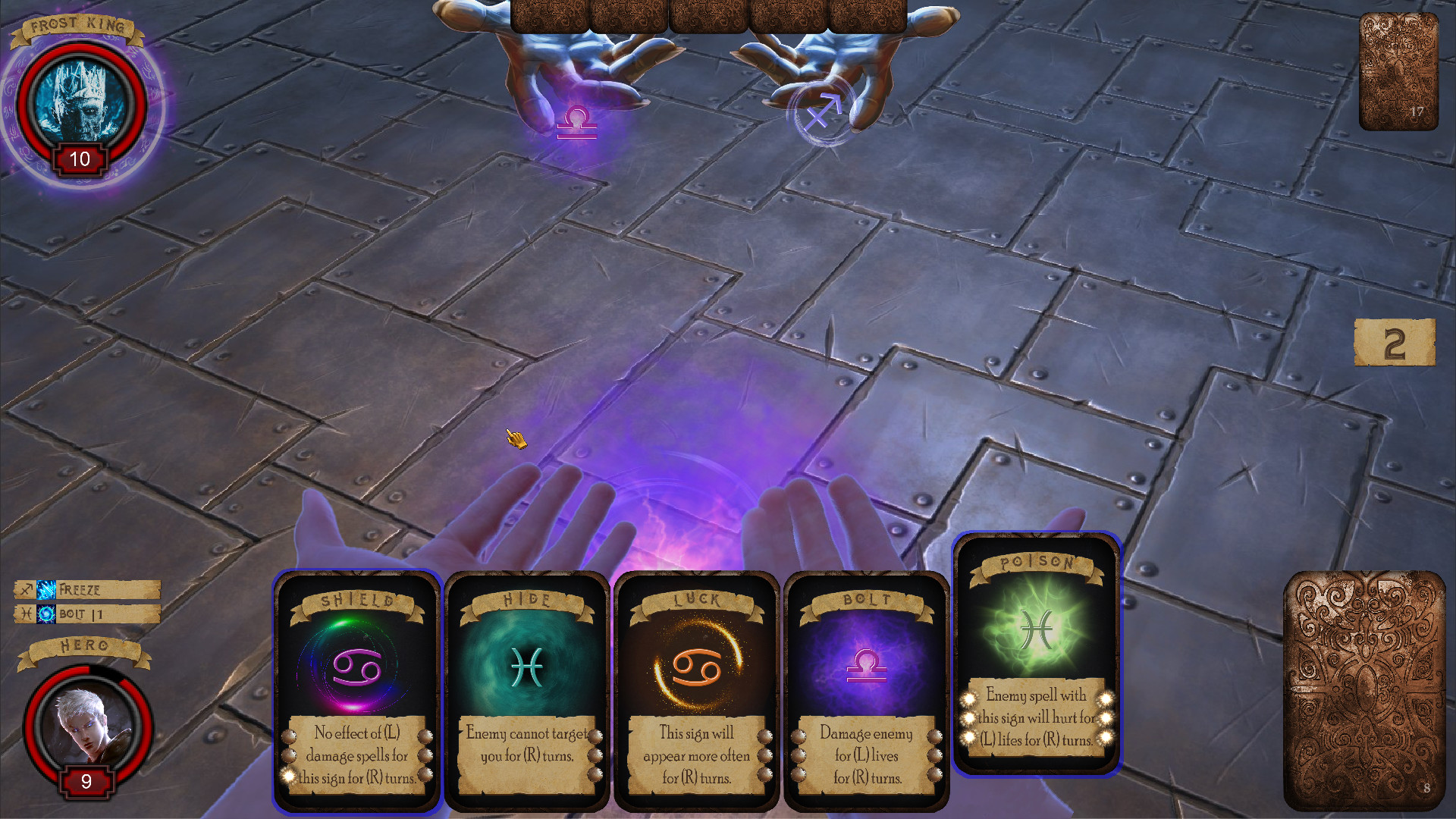The width and height of the screenshot is (1456, 819).
Task: Click the turn counter showing 2
Action: coord(1394,343)
